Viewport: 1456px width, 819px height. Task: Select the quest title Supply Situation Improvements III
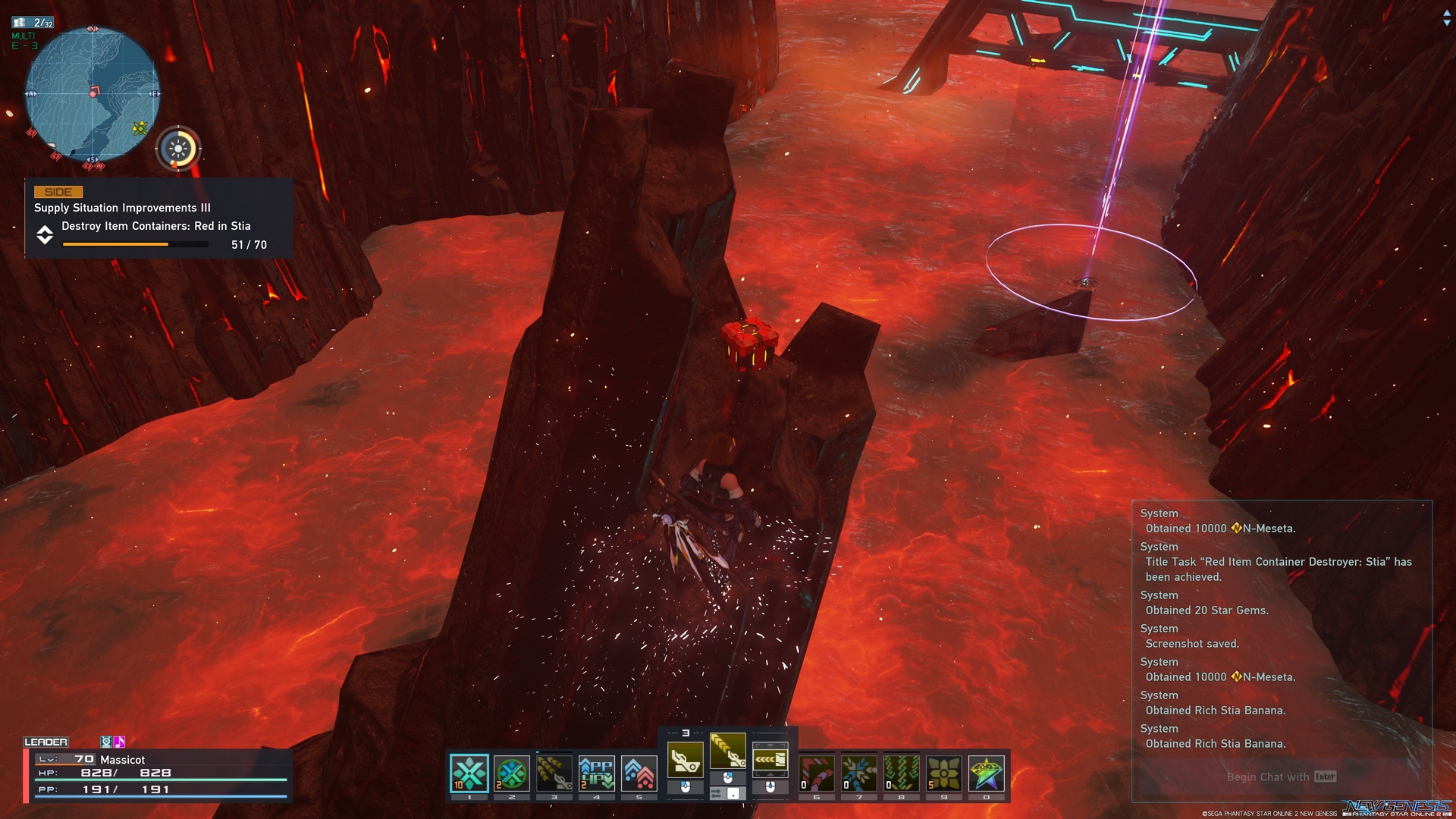pyautogui.click(x=123, y=208)
